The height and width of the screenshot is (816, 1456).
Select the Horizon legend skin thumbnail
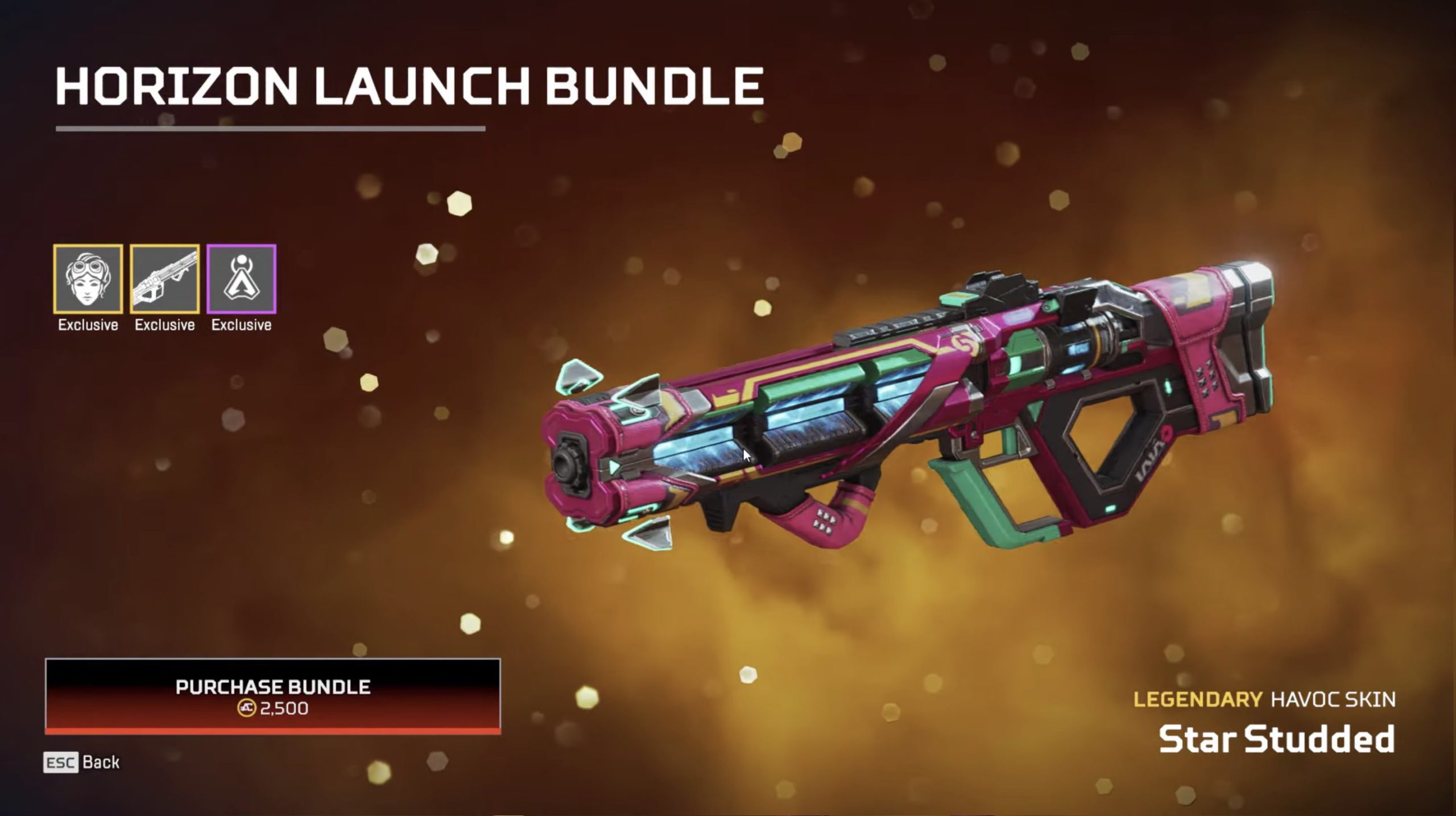88,279
